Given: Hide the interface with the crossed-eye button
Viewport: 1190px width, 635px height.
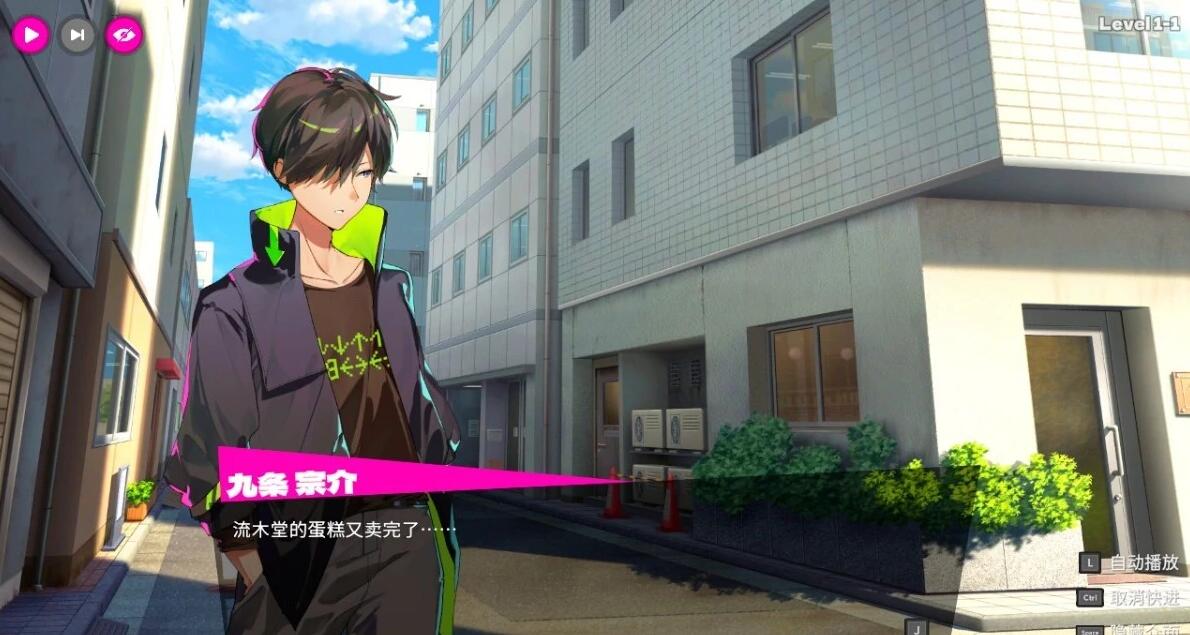Looking at the screenshot, I should (x=125, y=35).
